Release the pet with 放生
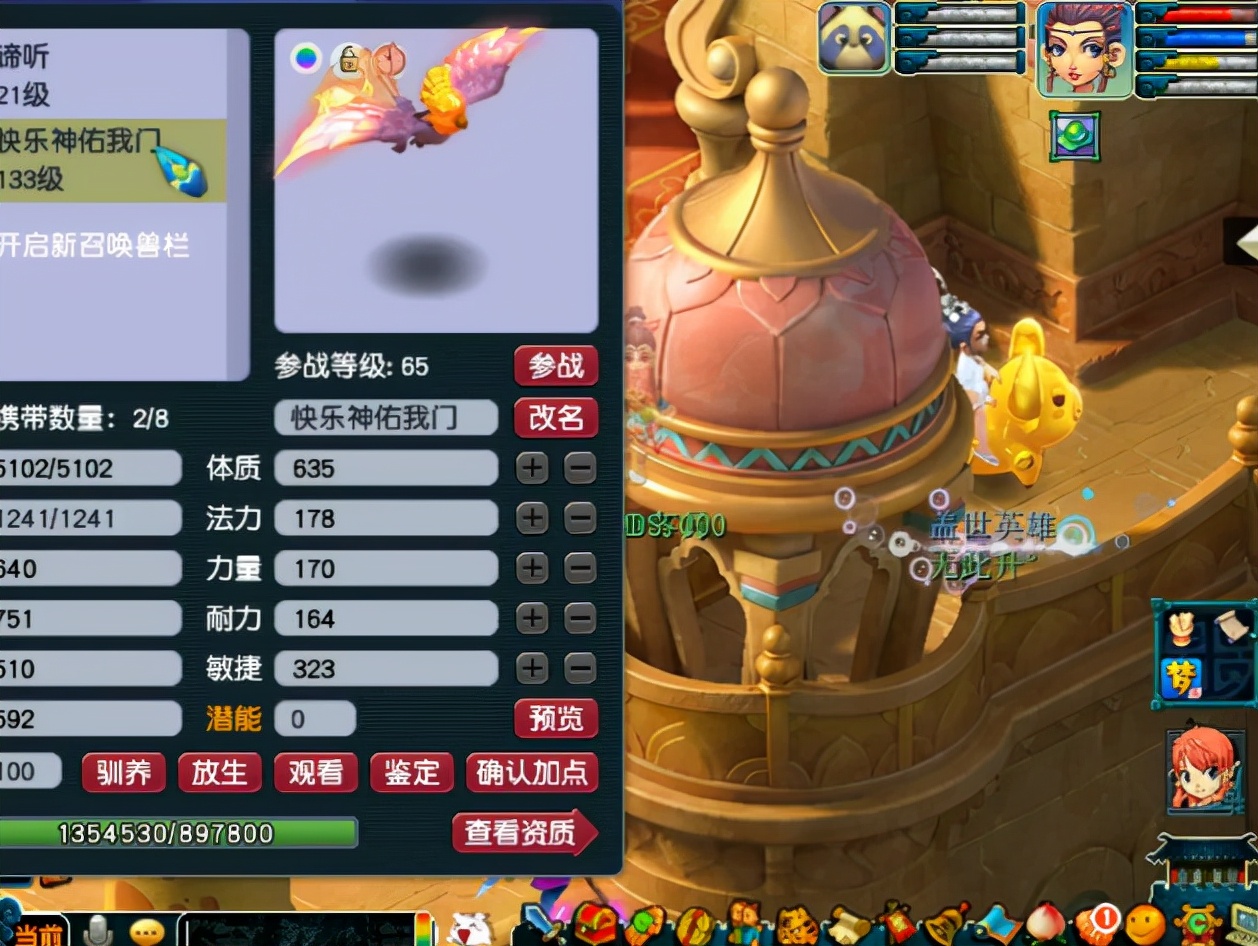Viewport: 1258px width, 946px height. click(x=219, y=772)
